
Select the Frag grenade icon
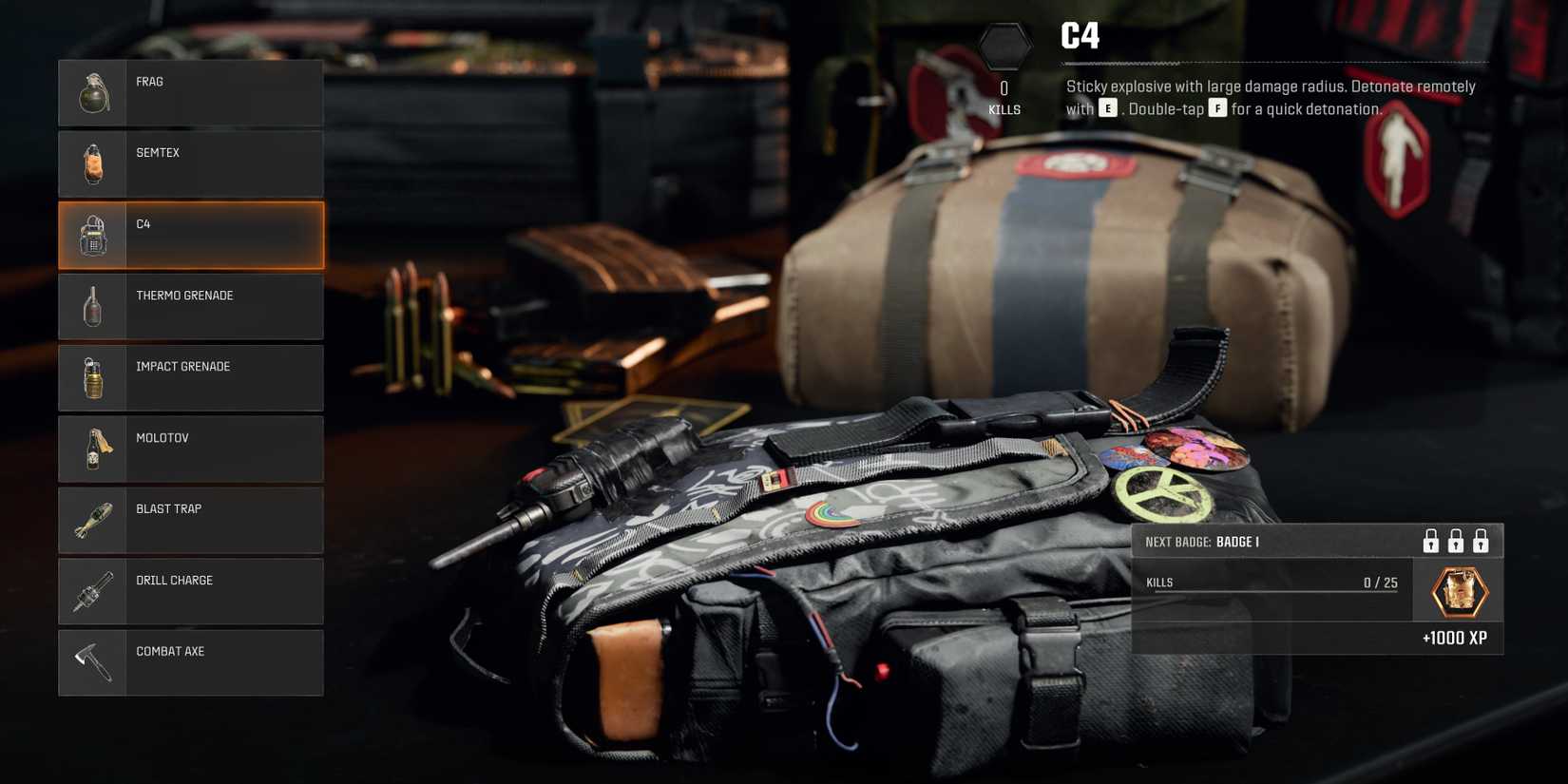(92, 92)
